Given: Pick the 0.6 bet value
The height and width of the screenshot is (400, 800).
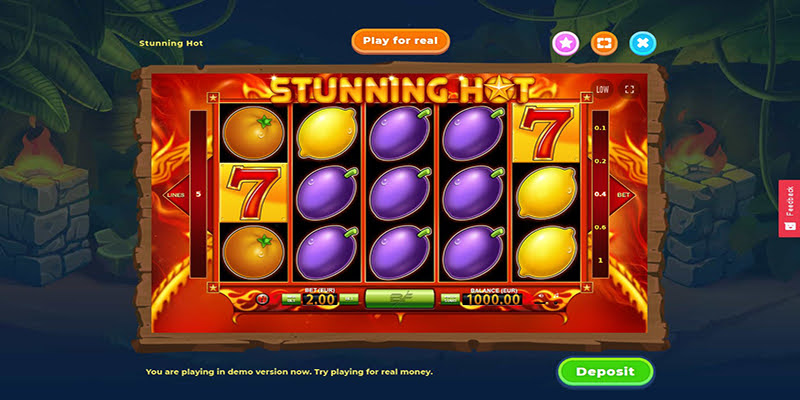Looking at the screenshot, I should [x=600, y=227].
